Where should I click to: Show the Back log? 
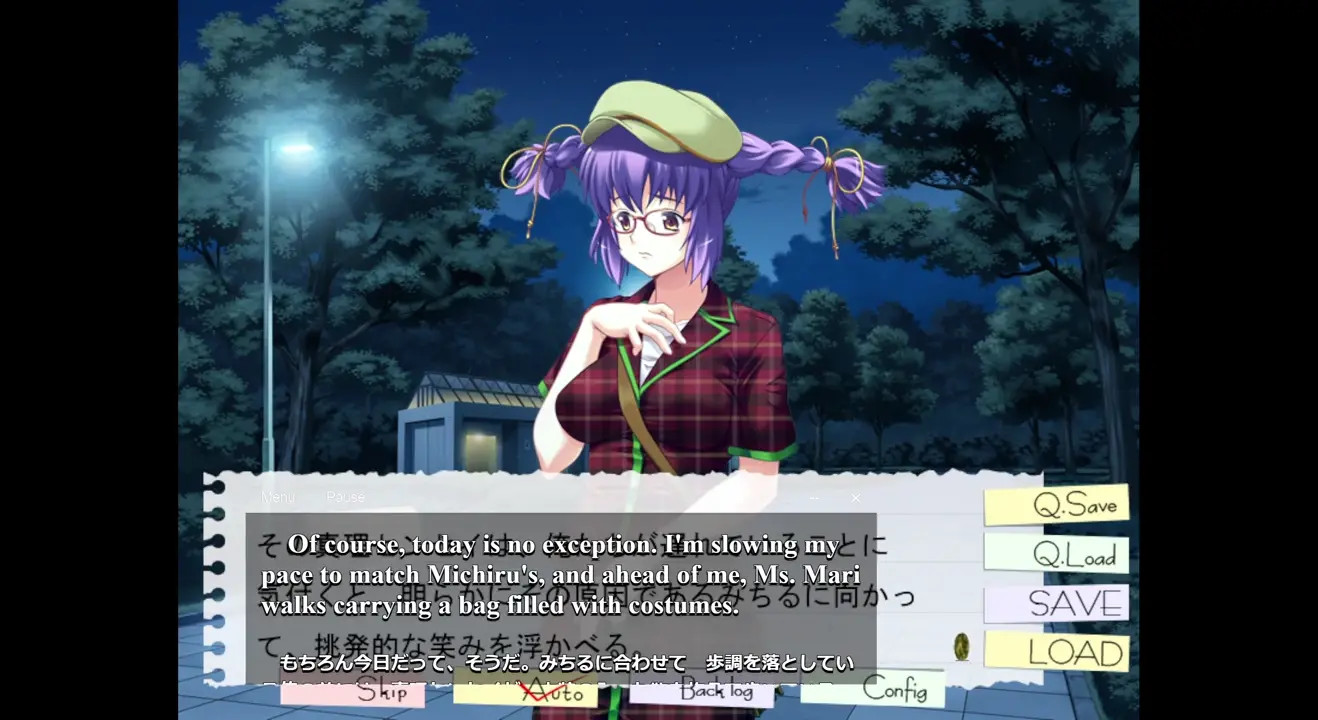tap(700, 691)
